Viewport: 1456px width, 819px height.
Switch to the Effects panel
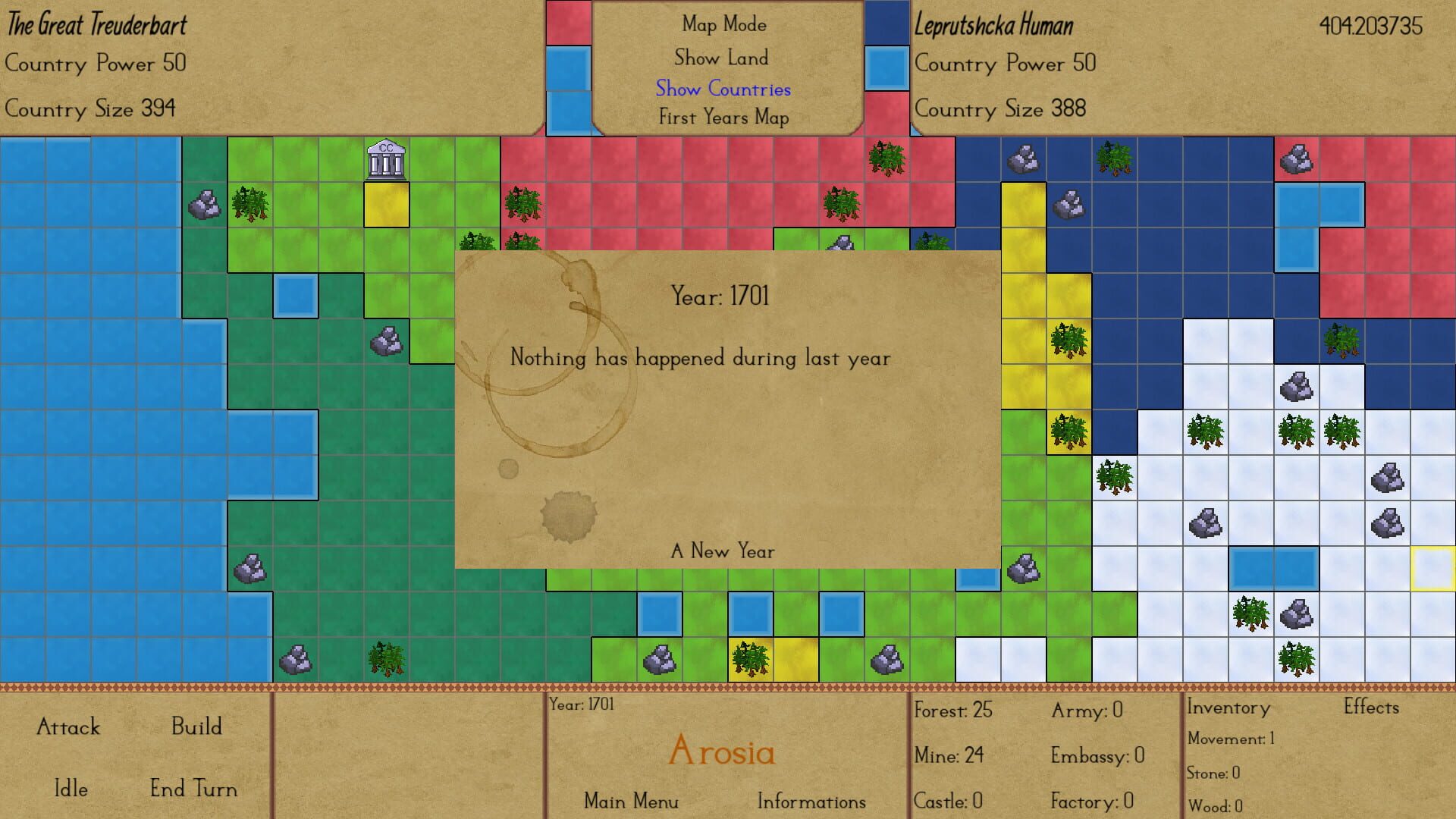(x=1370, y=707)
